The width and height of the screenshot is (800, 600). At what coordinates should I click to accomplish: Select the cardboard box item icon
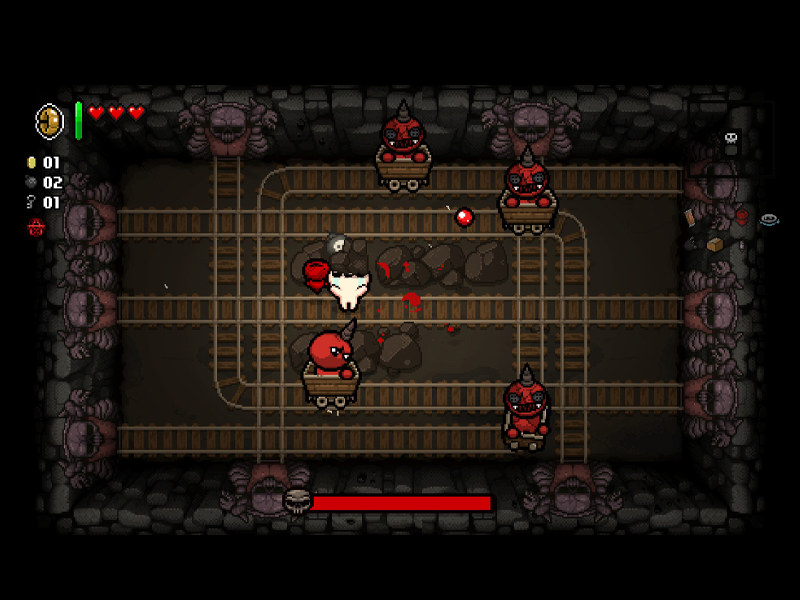tap(715, 244)
